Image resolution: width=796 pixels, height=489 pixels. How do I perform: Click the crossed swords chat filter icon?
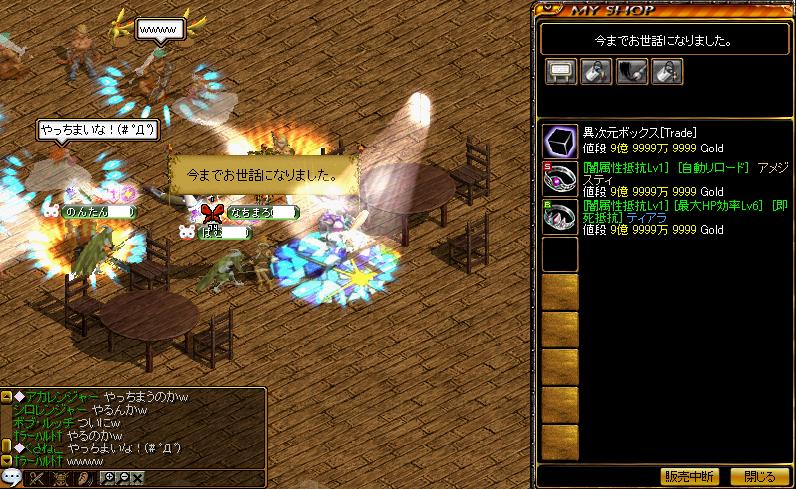click(34, 478)
